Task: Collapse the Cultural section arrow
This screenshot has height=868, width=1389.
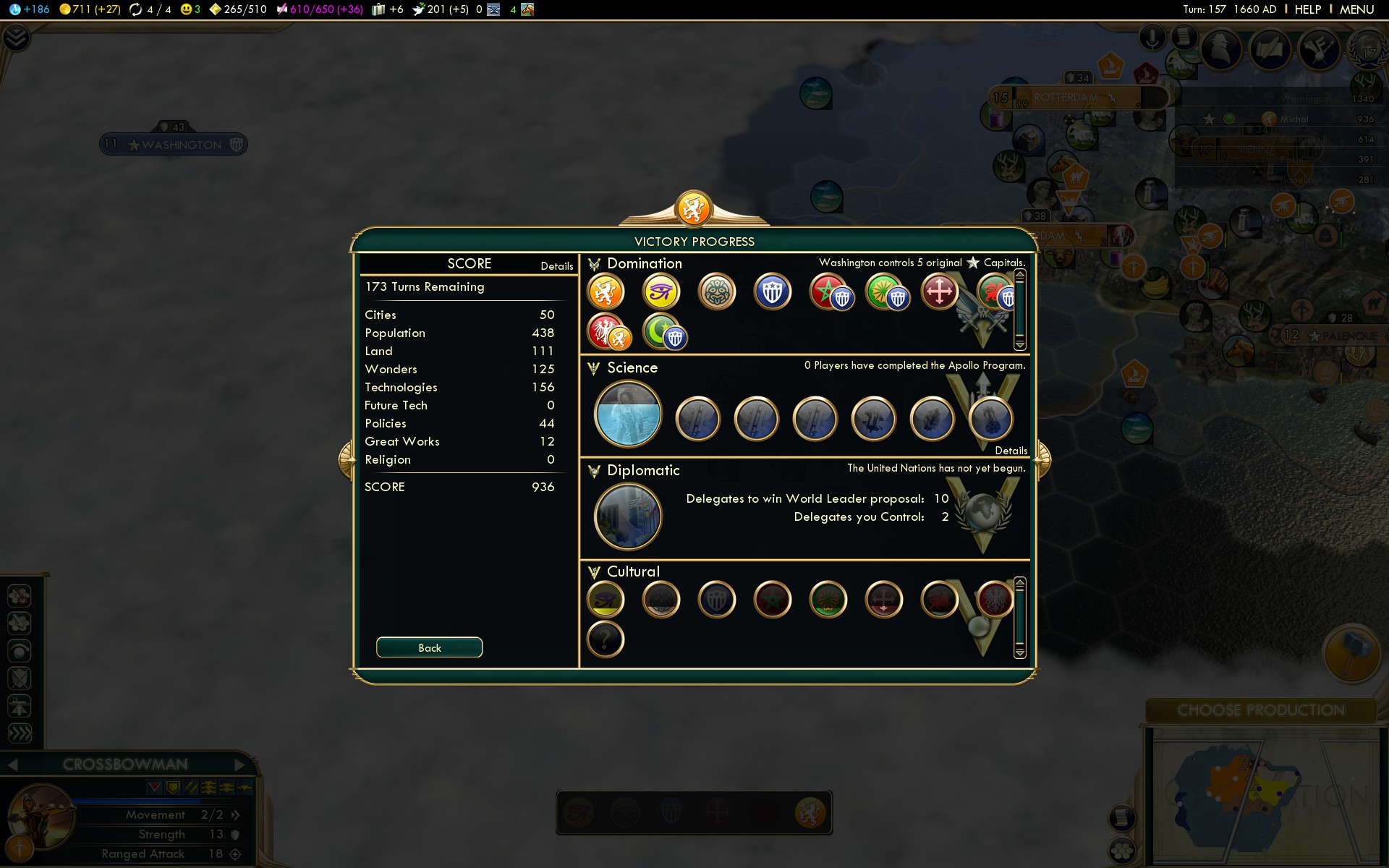Action: (594, 572)
